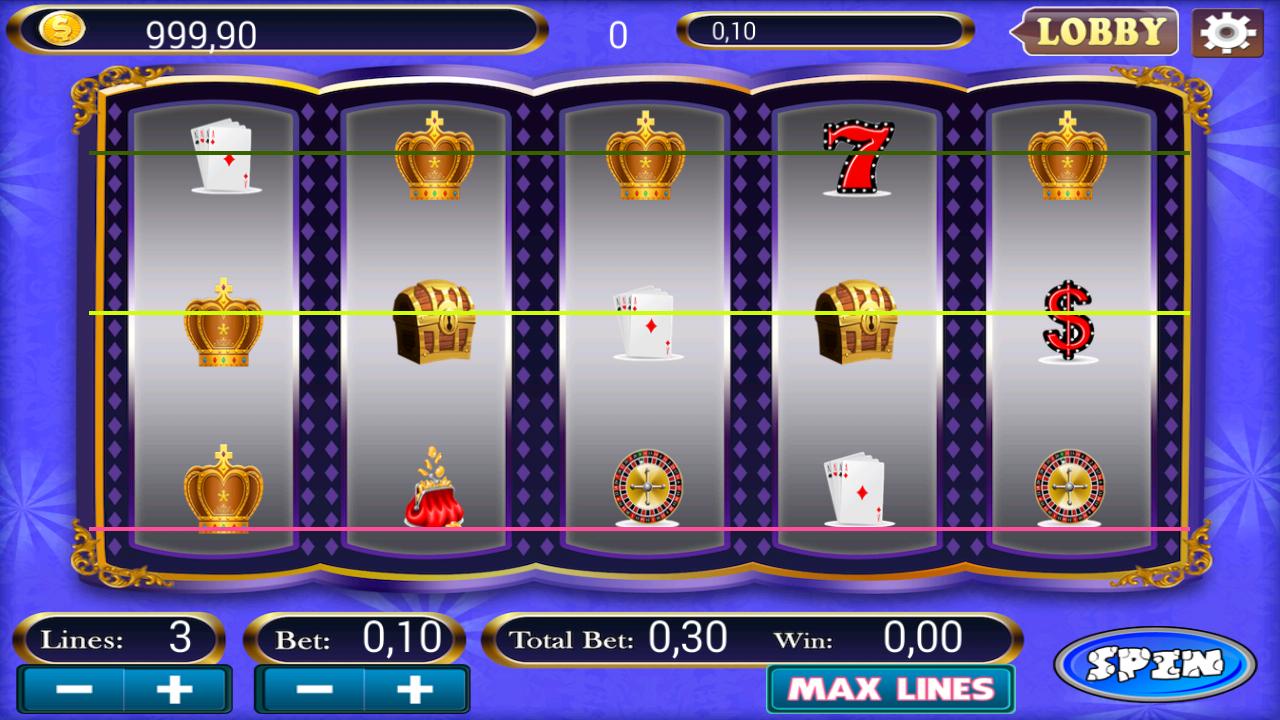Open the settings gear menu
The height and width of the screenshot is (720, 1280).
tap(1226, 31)
